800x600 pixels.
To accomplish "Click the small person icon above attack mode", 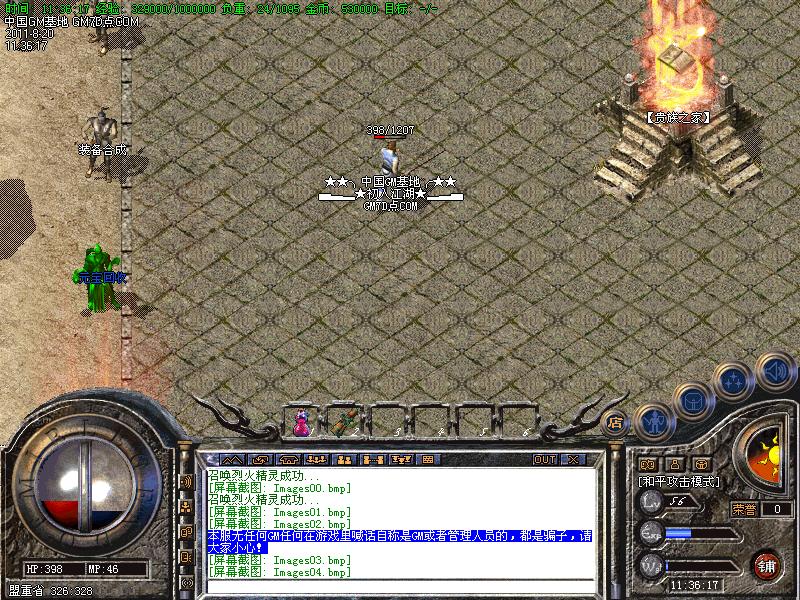I will 674,464.
